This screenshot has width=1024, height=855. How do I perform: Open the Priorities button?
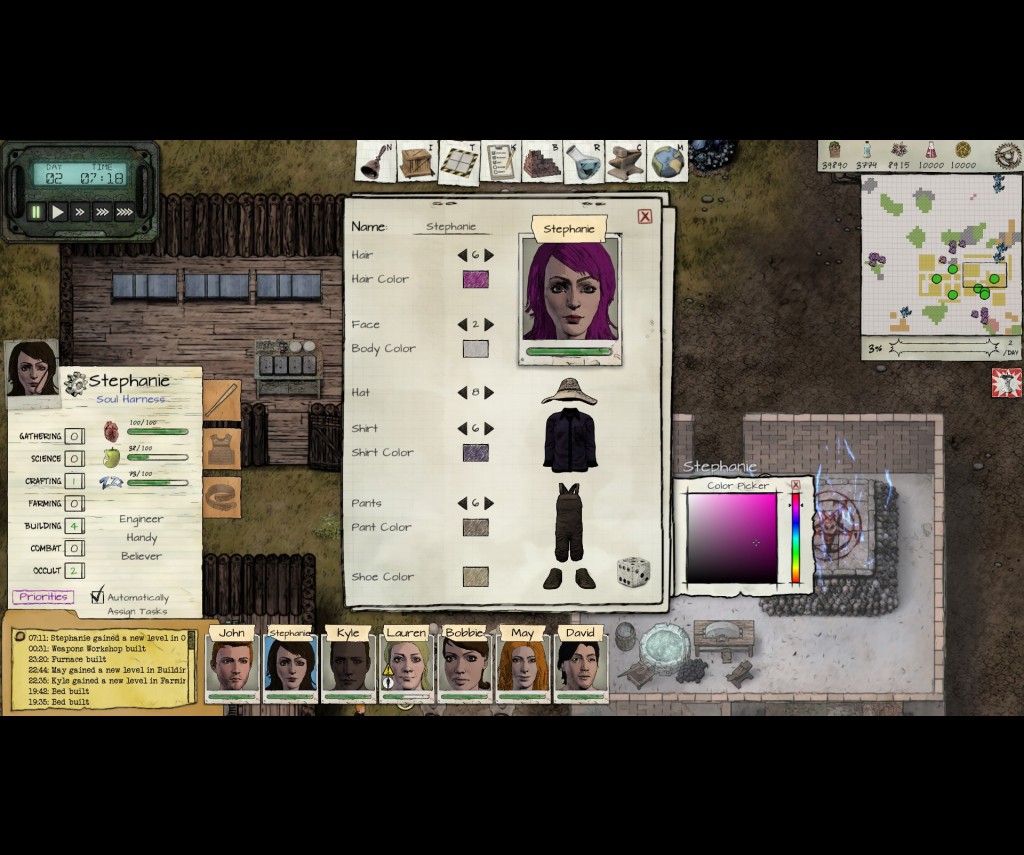pyautogui.click(x=43, y=597)
